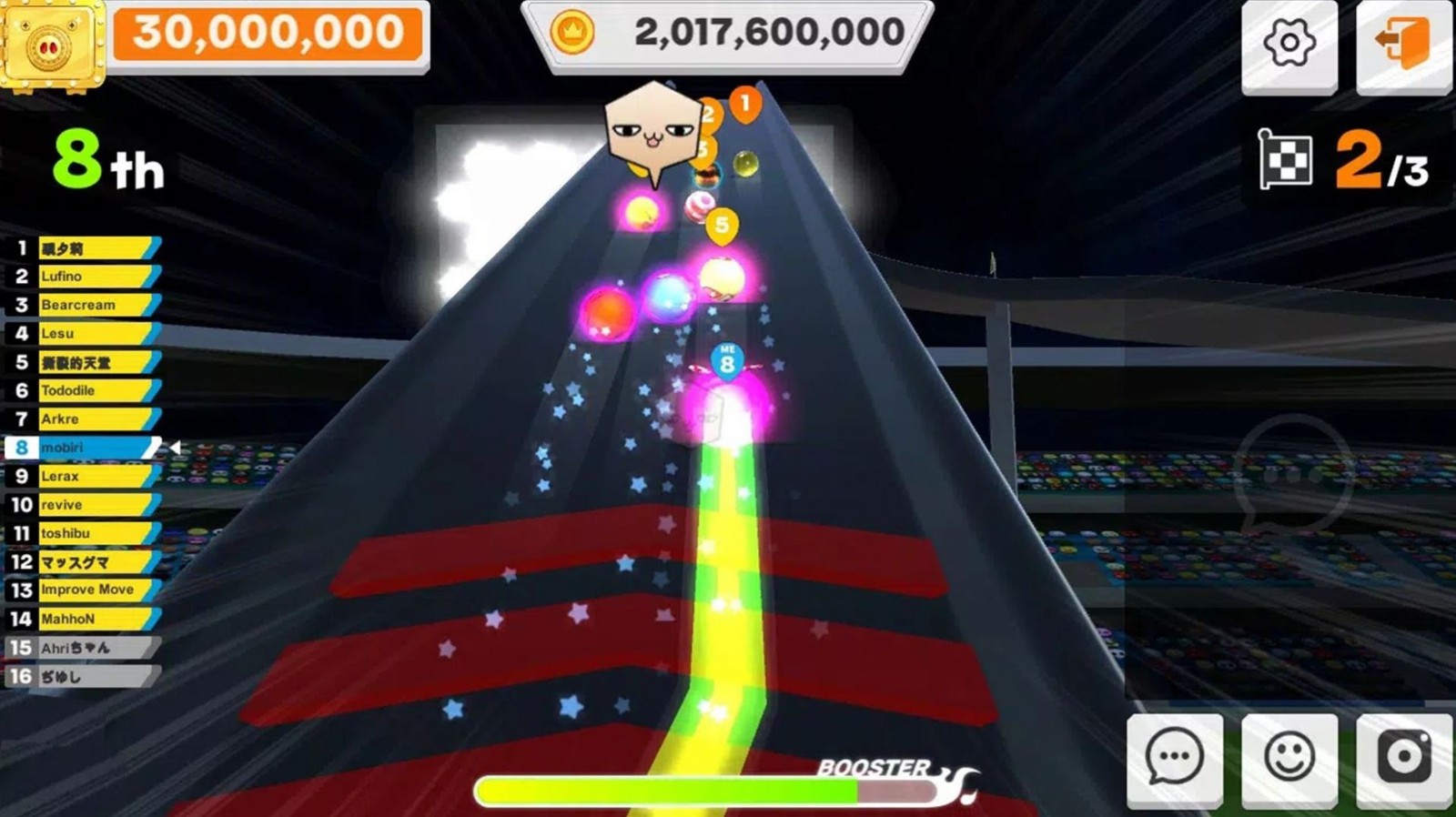Select revive in the leaderboard

click(x=91, y=505)
